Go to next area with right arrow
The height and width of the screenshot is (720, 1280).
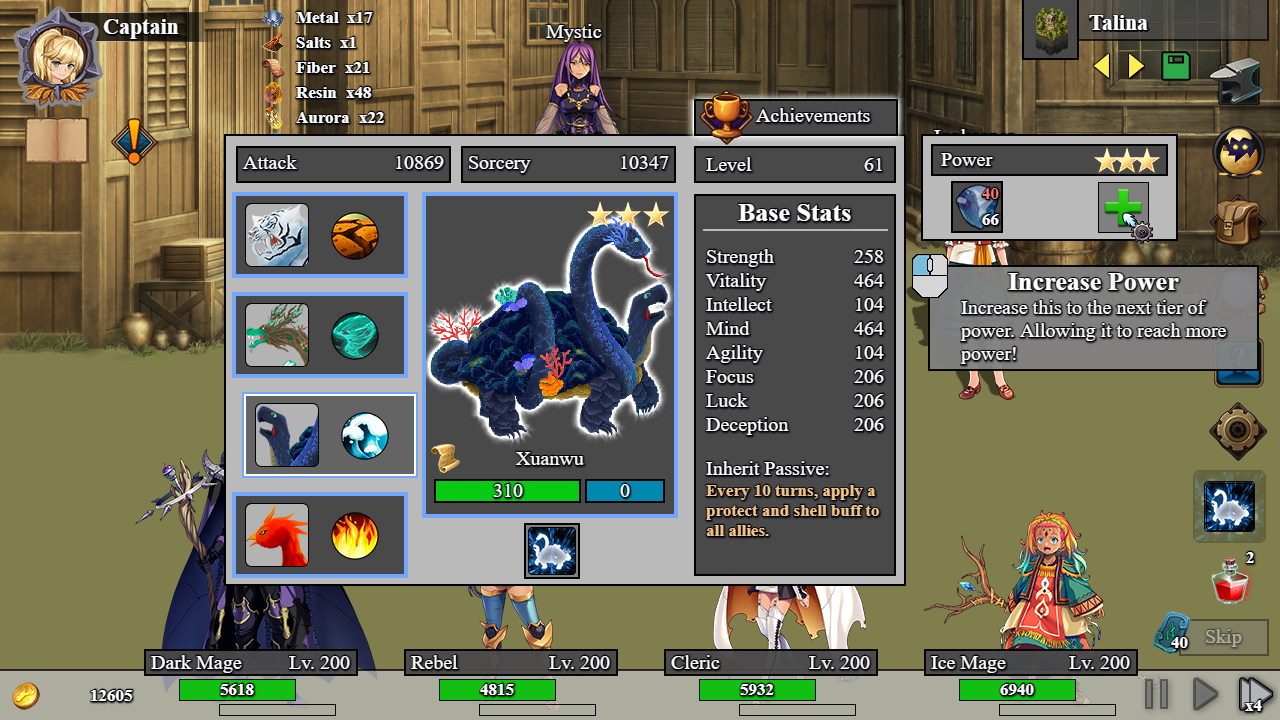click(x=1136, y=66)
